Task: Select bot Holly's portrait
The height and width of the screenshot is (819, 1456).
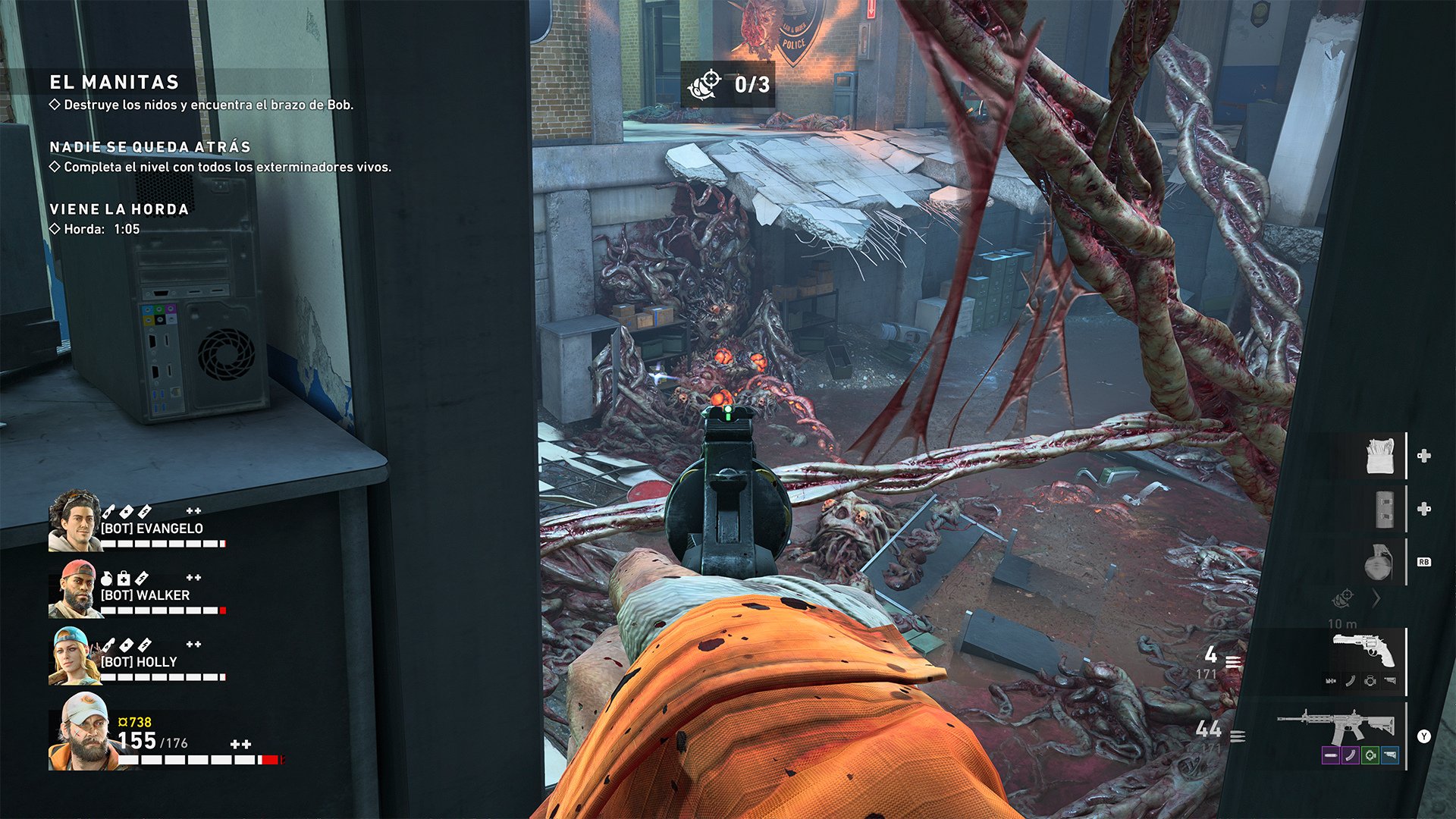Action: pos(73,656)
